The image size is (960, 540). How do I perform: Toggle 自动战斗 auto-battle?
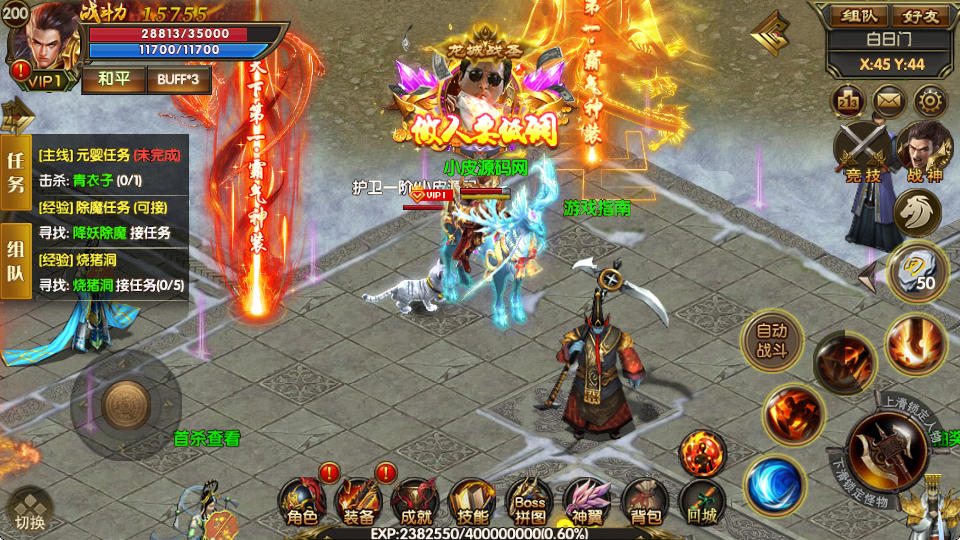772,341
